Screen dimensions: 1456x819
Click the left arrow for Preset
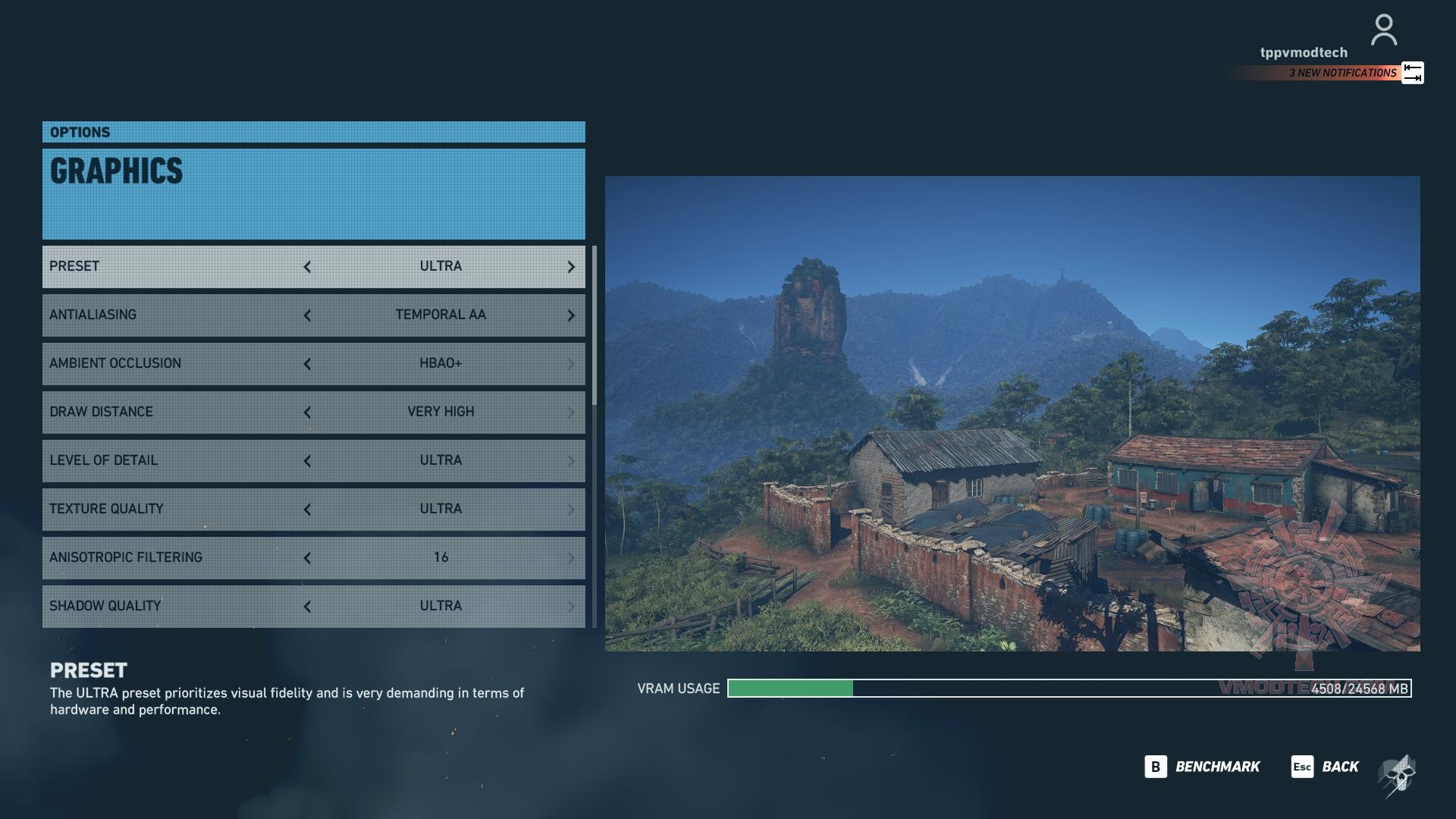(x=307, y=267)
